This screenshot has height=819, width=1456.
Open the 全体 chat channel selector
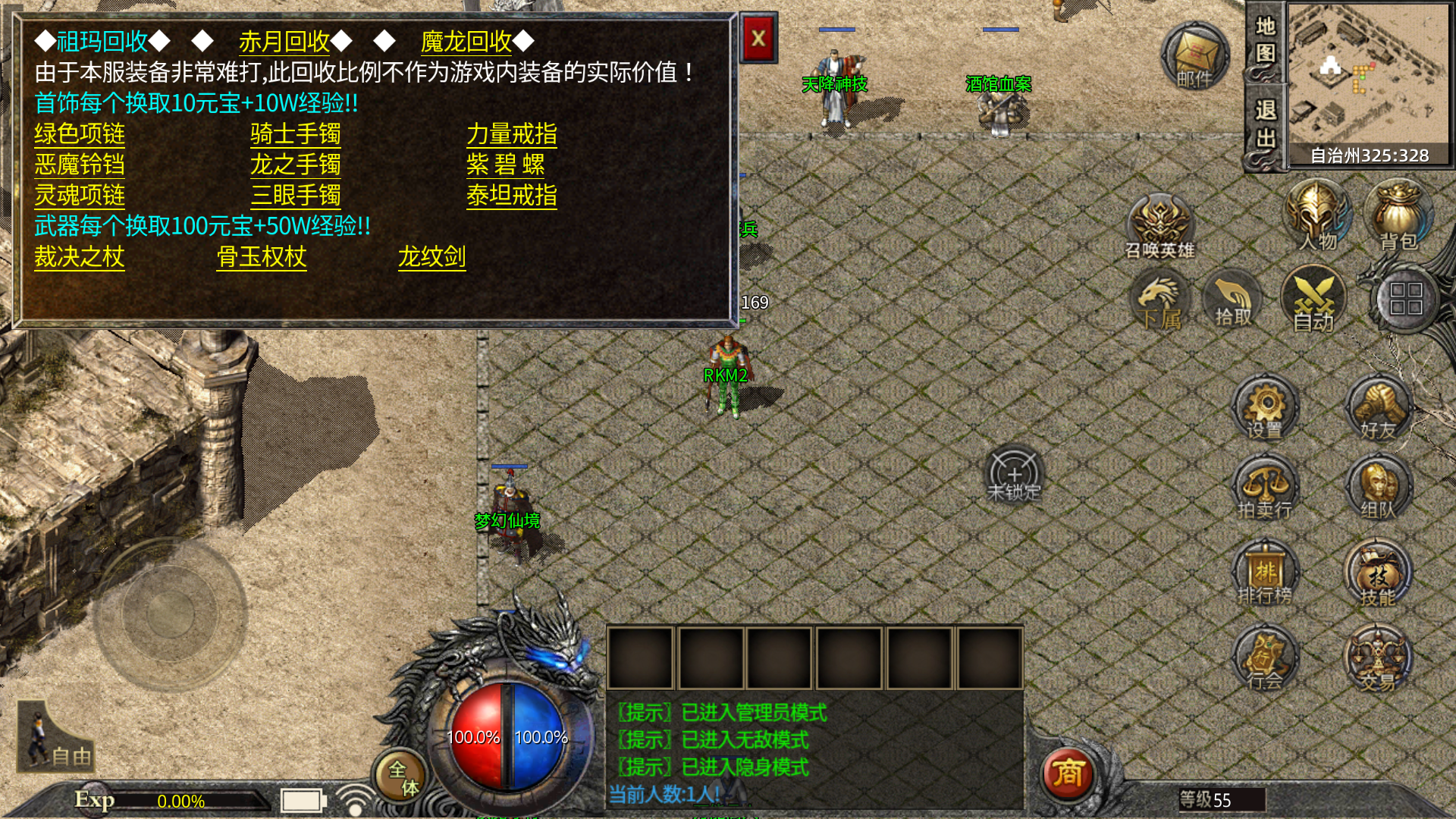tap(403, 775)
